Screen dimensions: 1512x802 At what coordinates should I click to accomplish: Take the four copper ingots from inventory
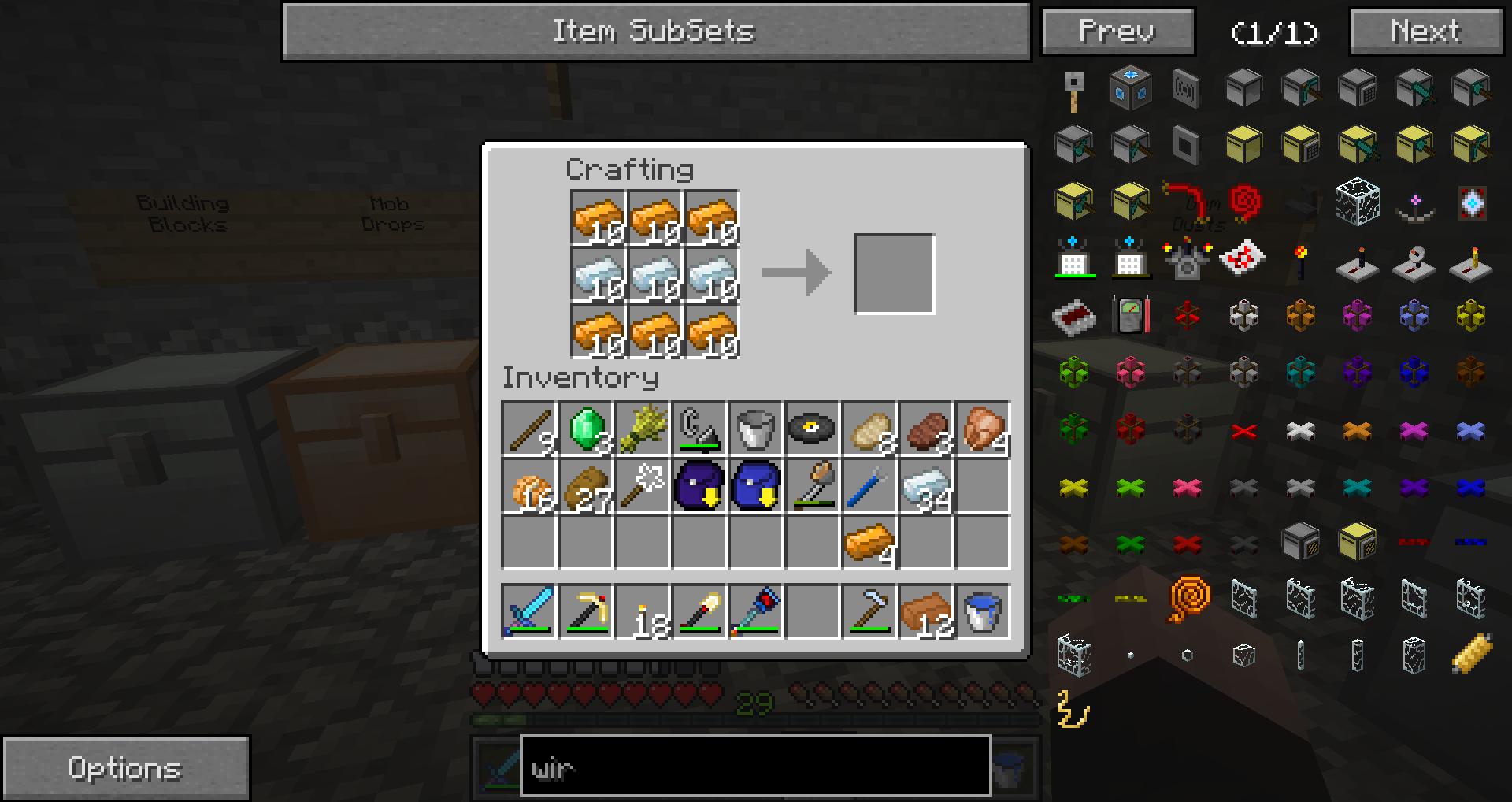coord(869,543)
